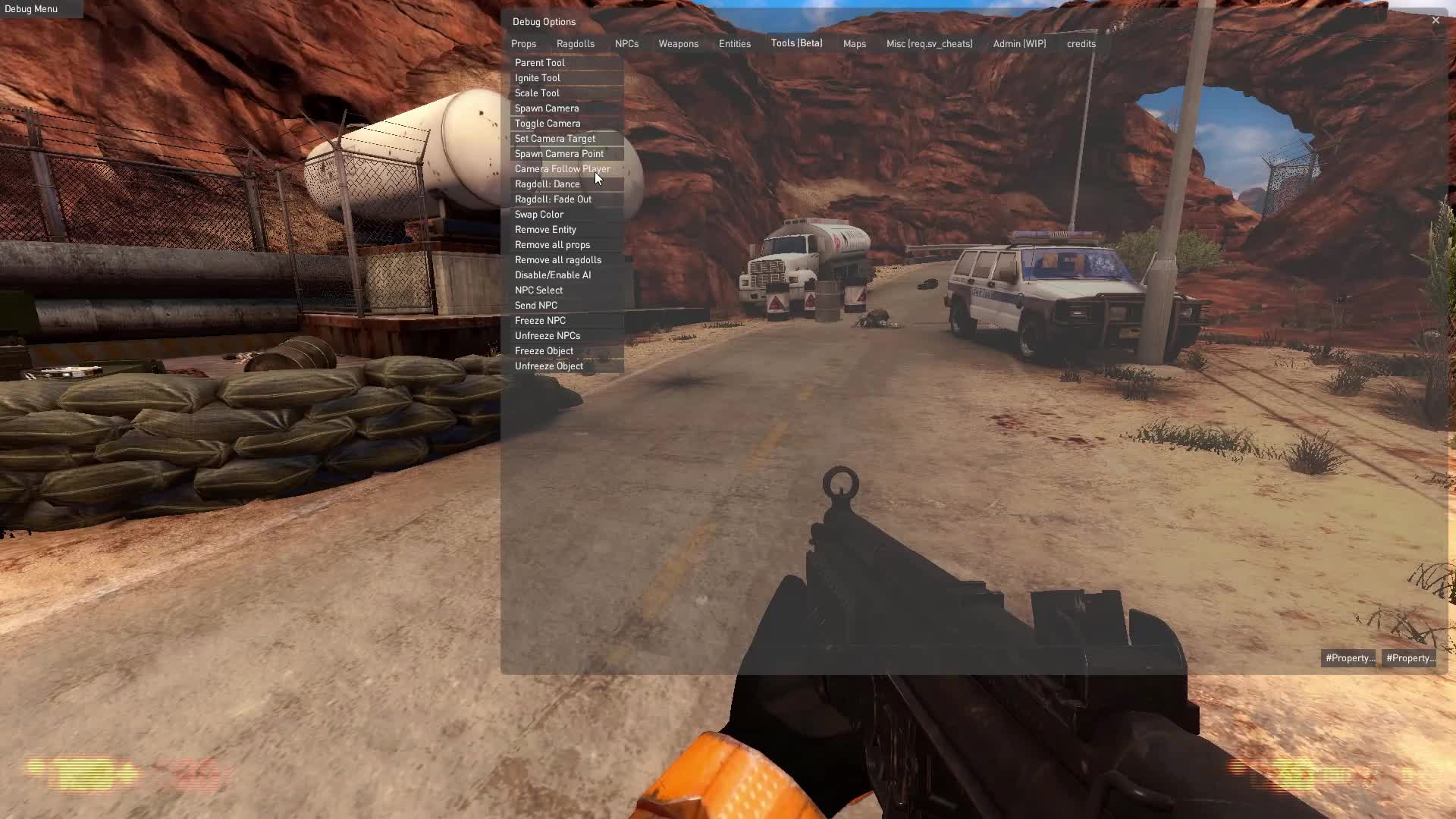View the credits tab
Viewport: 1456px width, 819px height.
1080,43
